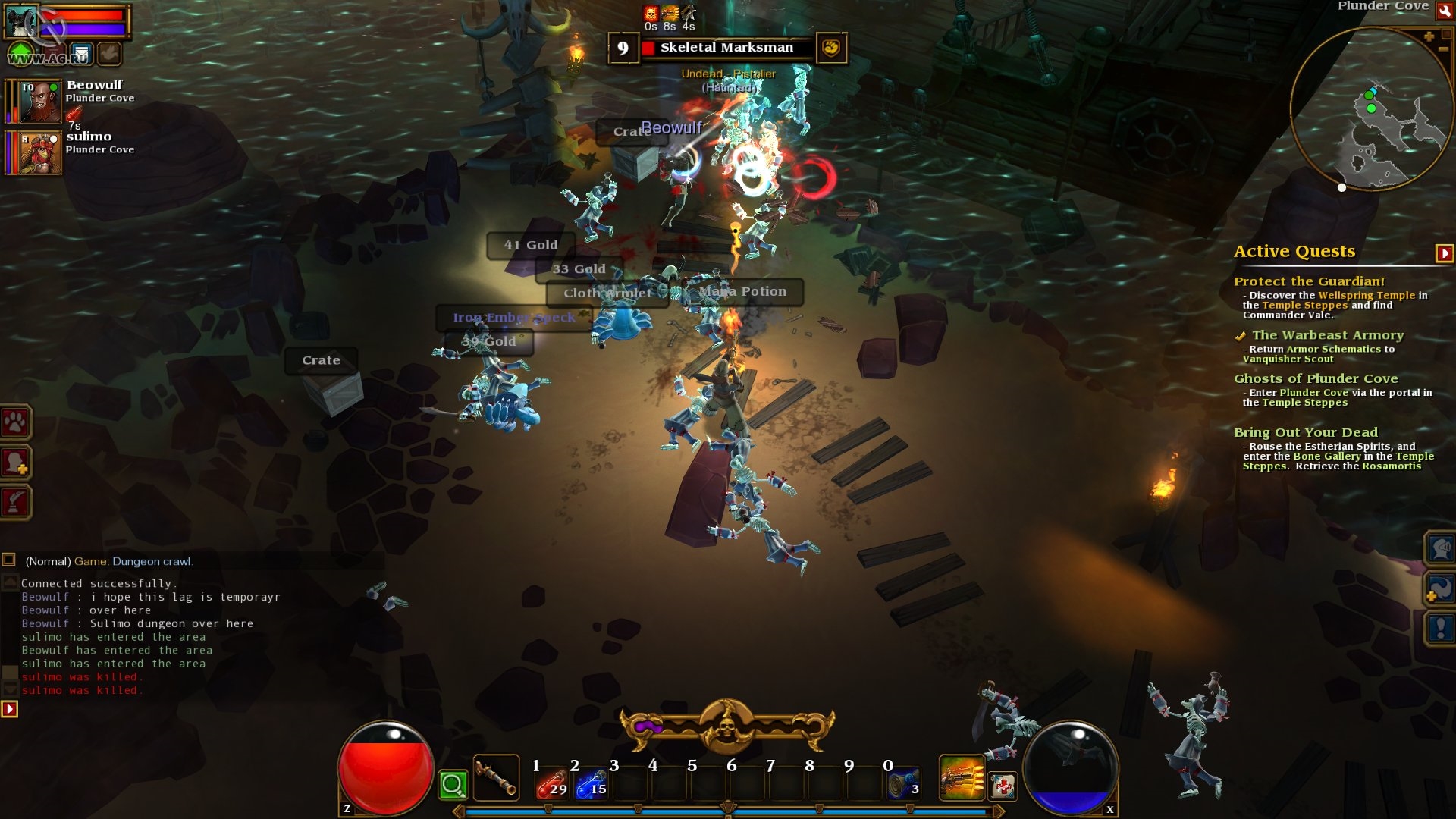Select Beowulf's party portrait

[x=40, y=102]
